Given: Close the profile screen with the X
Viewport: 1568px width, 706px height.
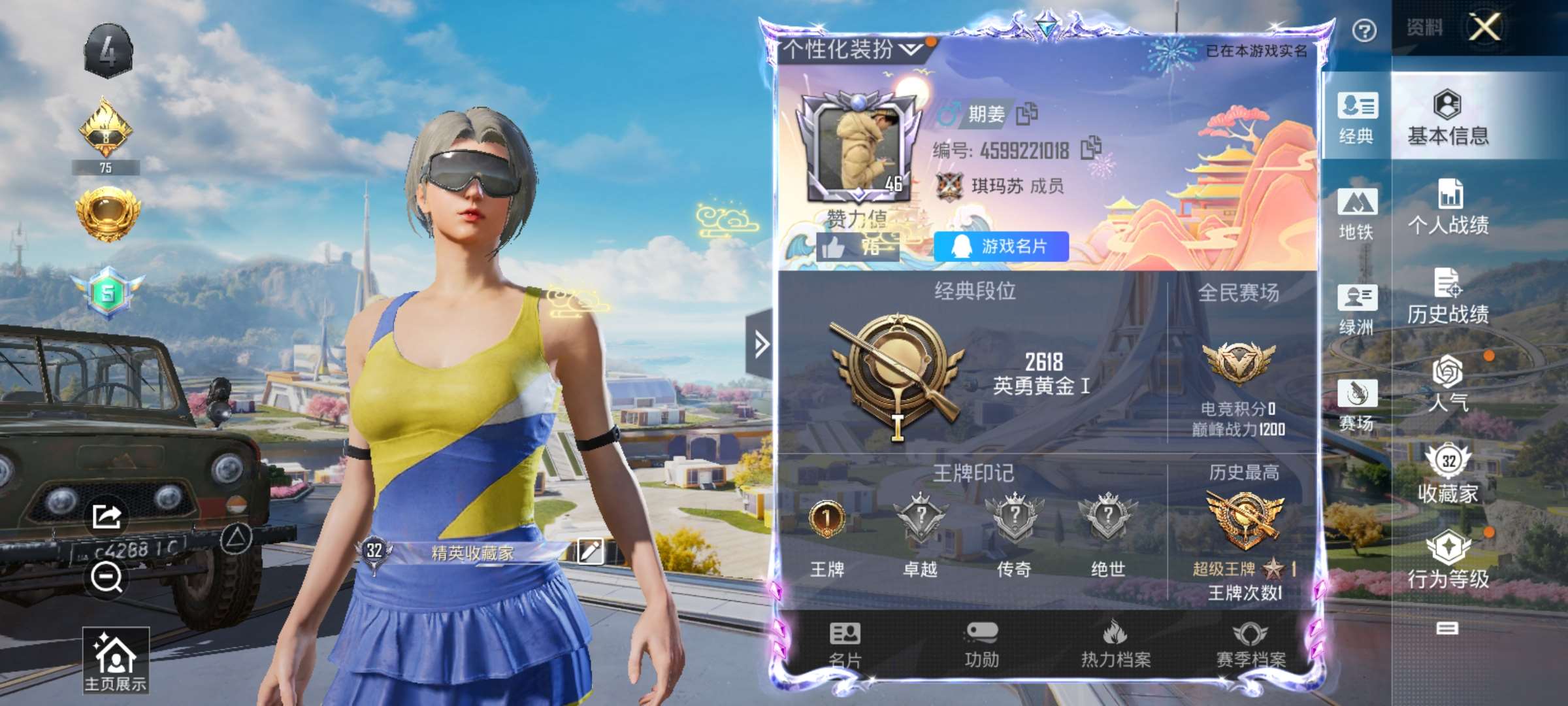Looking at the screenshot, I should coord(1484,27).
